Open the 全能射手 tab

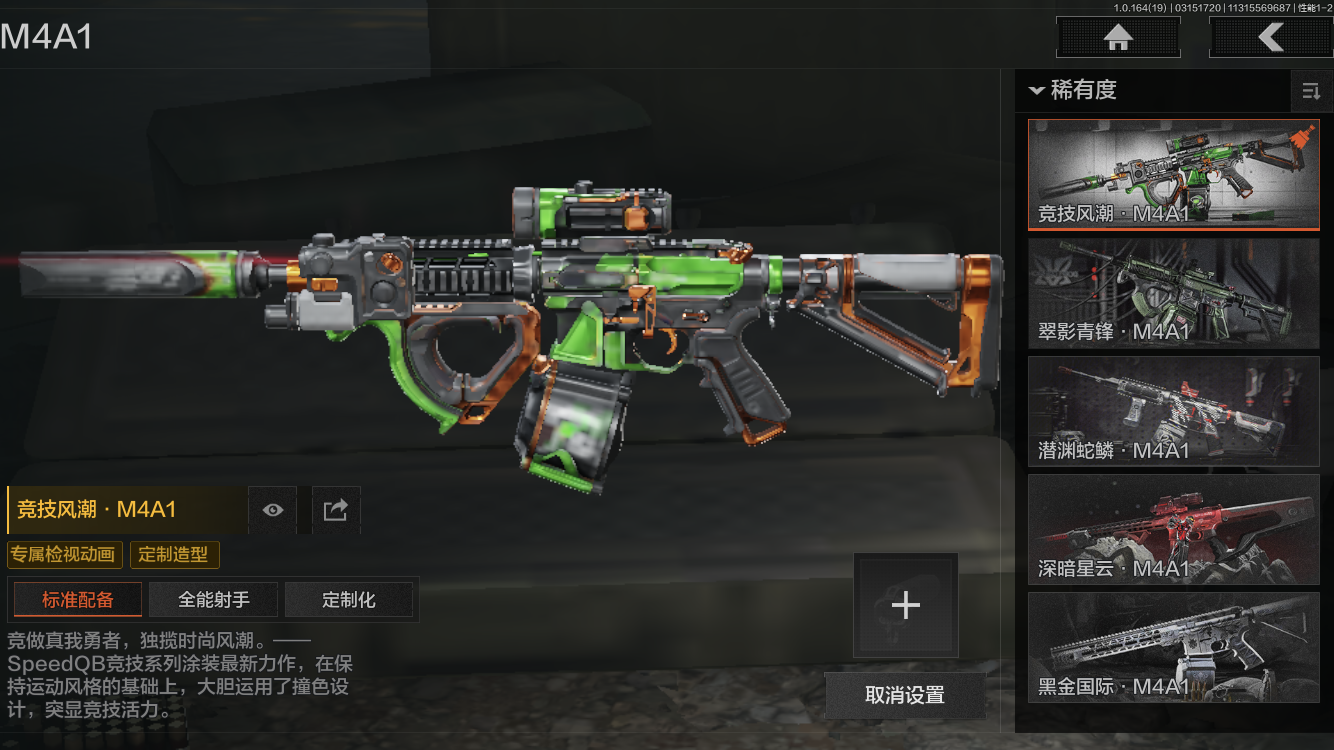[214, 600]
